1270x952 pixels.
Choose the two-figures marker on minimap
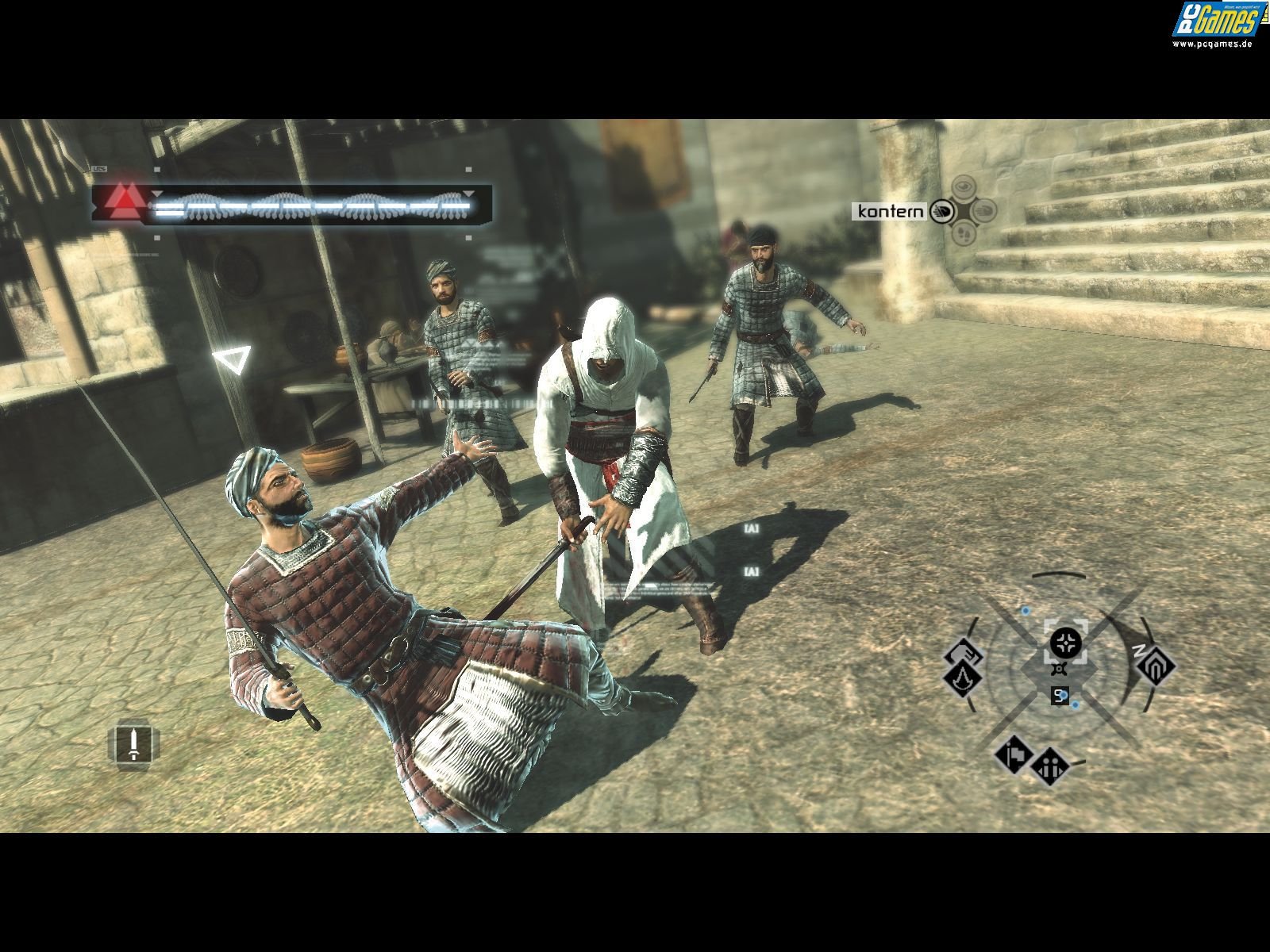point(1049,766)
